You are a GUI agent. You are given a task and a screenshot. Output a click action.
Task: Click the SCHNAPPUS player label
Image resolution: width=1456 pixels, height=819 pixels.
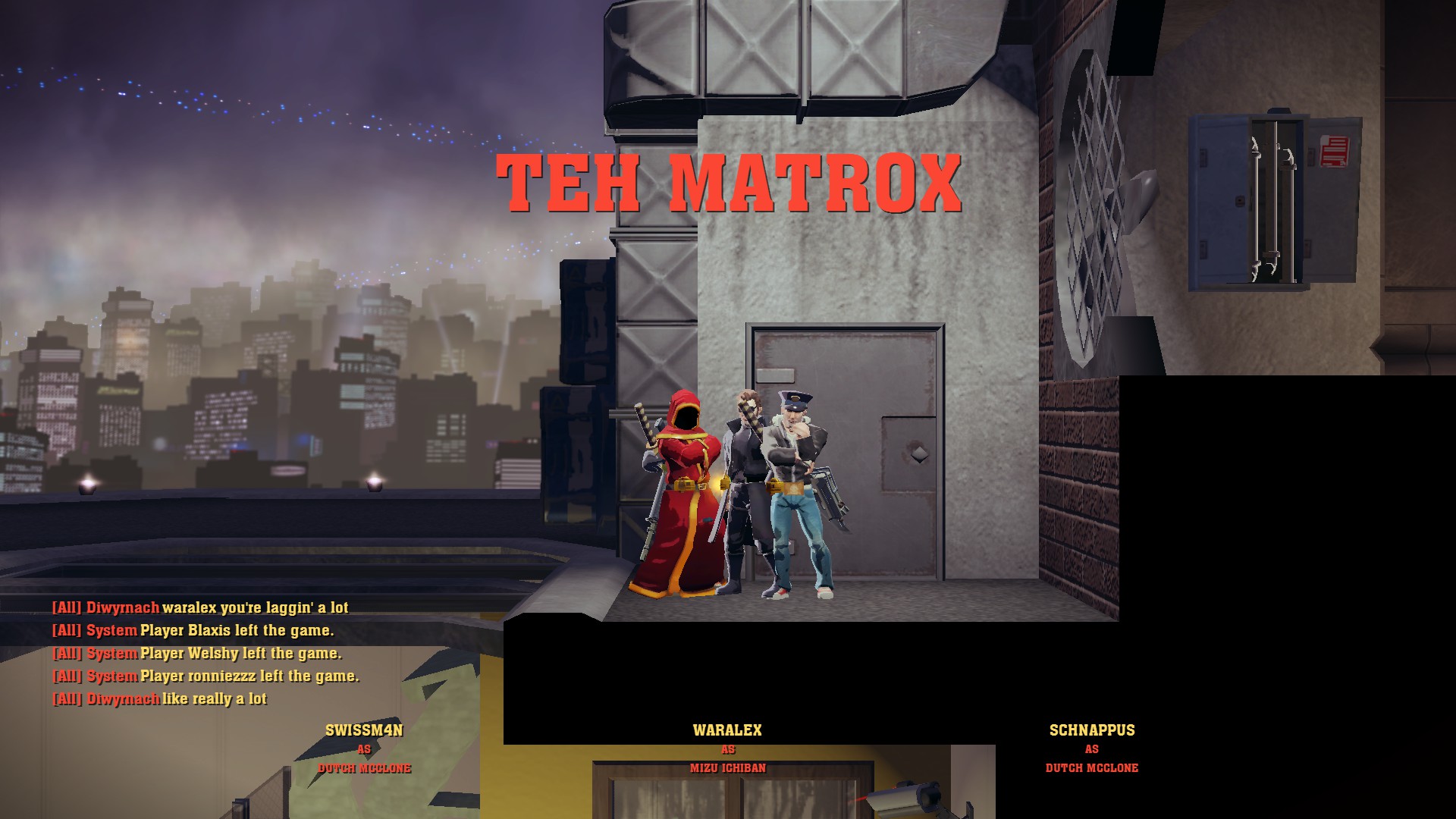click(1091, 730)
